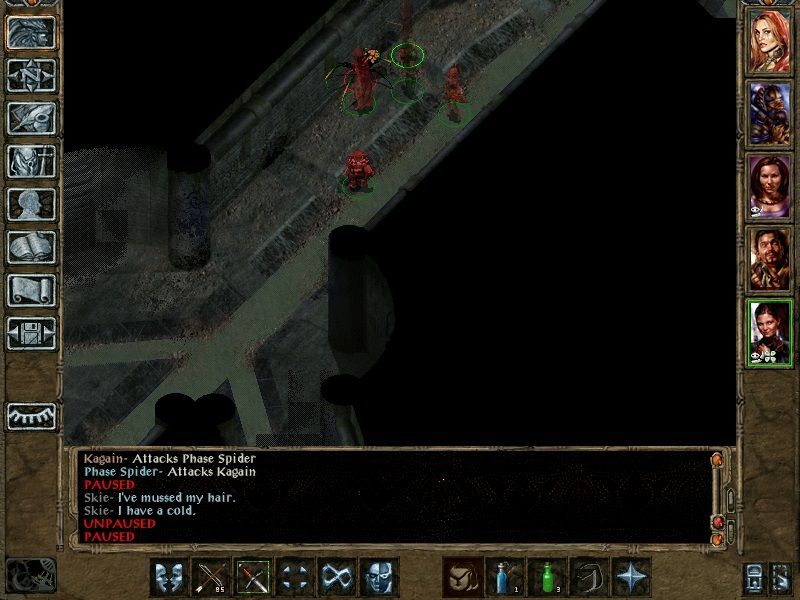Use the green potion quick item

[546, 577]
